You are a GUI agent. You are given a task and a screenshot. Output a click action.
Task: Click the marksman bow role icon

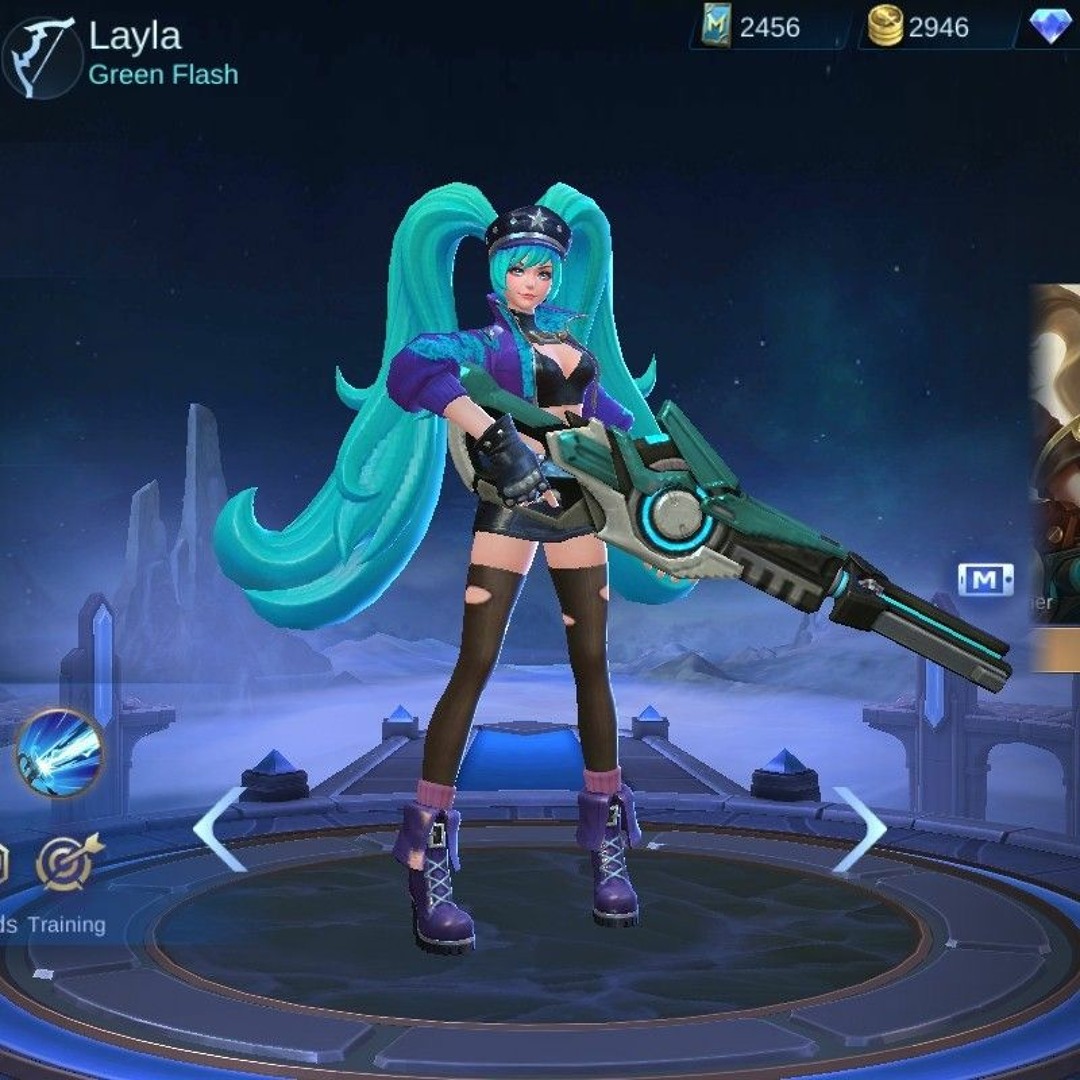(x=40, y=56)
